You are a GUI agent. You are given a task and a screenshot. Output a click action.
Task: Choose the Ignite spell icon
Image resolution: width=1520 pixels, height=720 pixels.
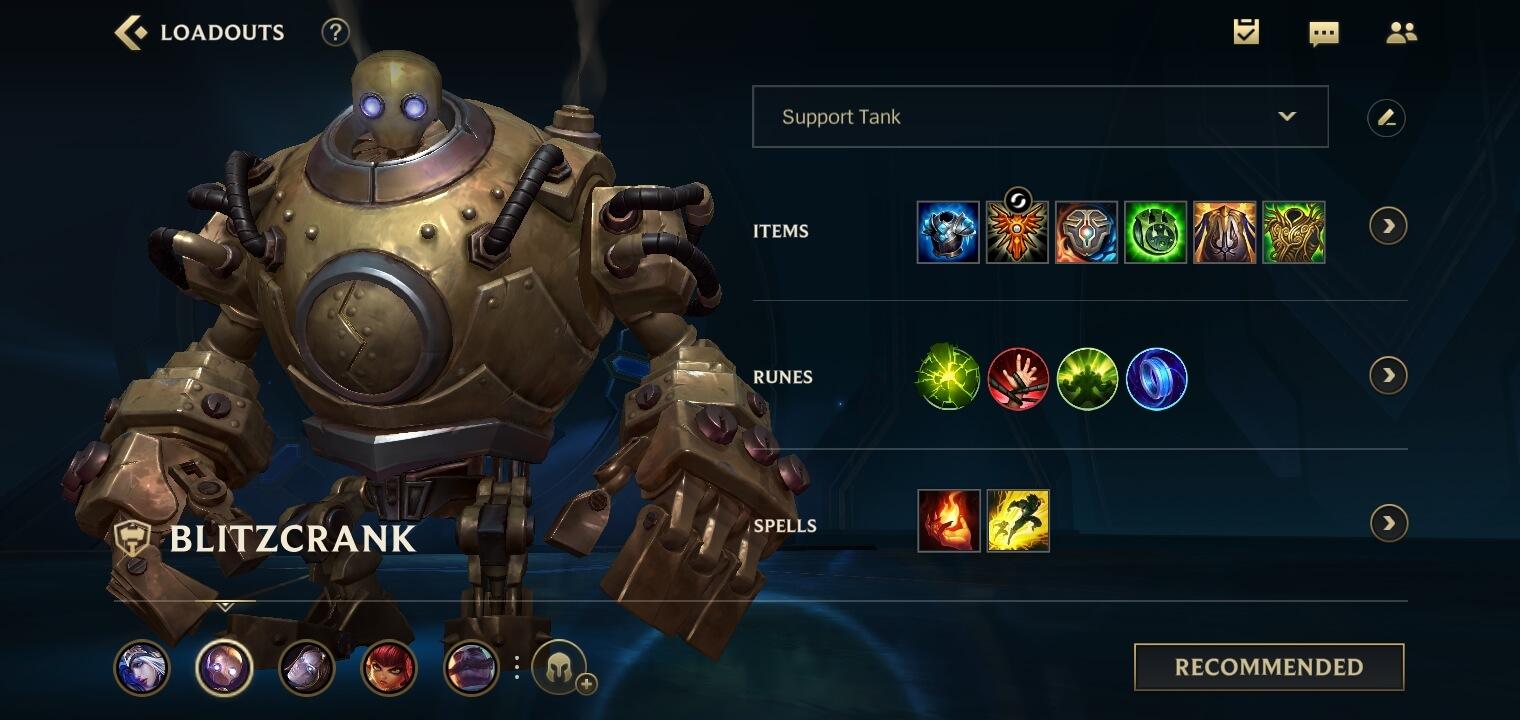[948, 521]
